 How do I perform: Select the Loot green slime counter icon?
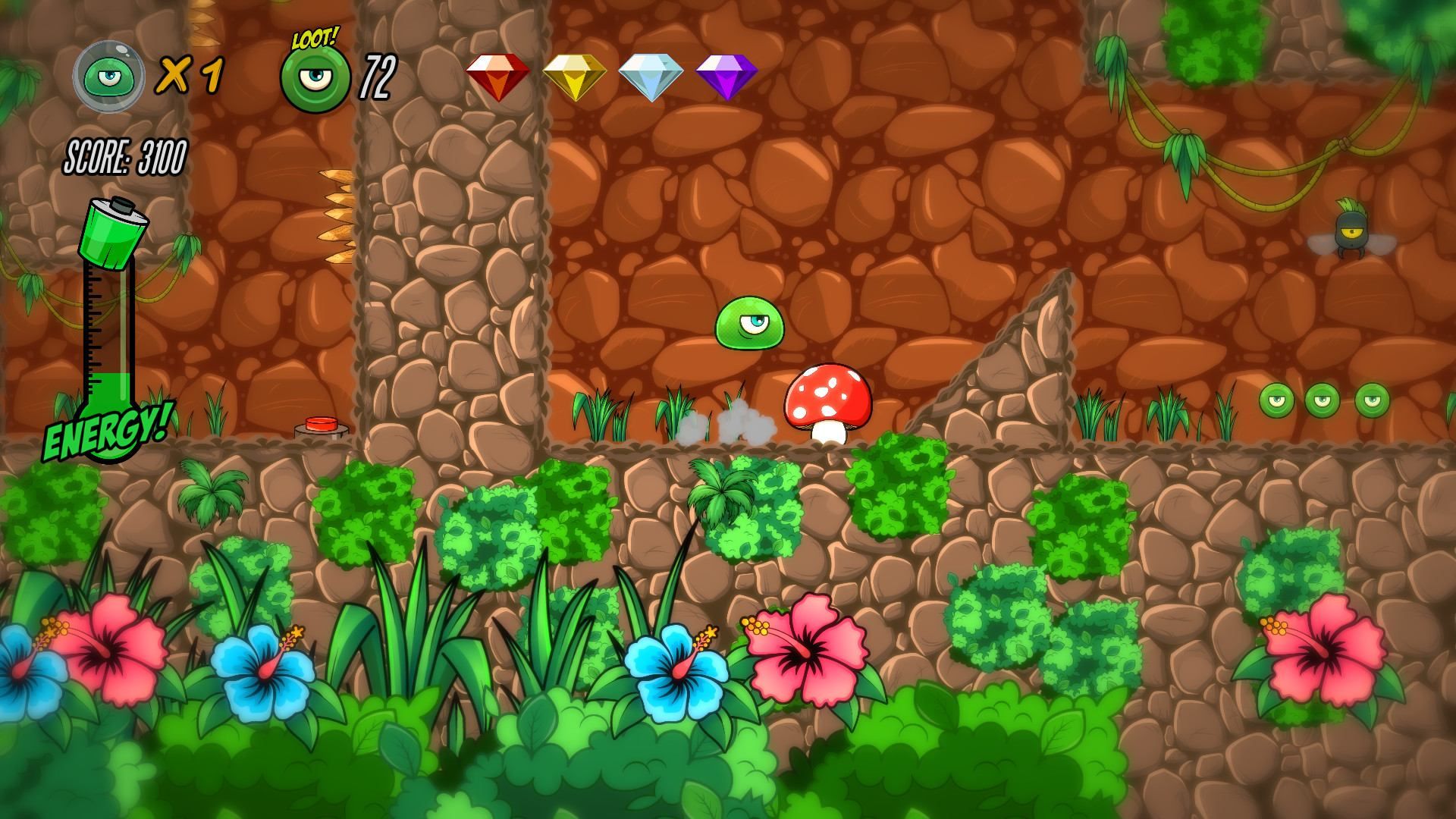pyautogui.click(x=315, y=78)
